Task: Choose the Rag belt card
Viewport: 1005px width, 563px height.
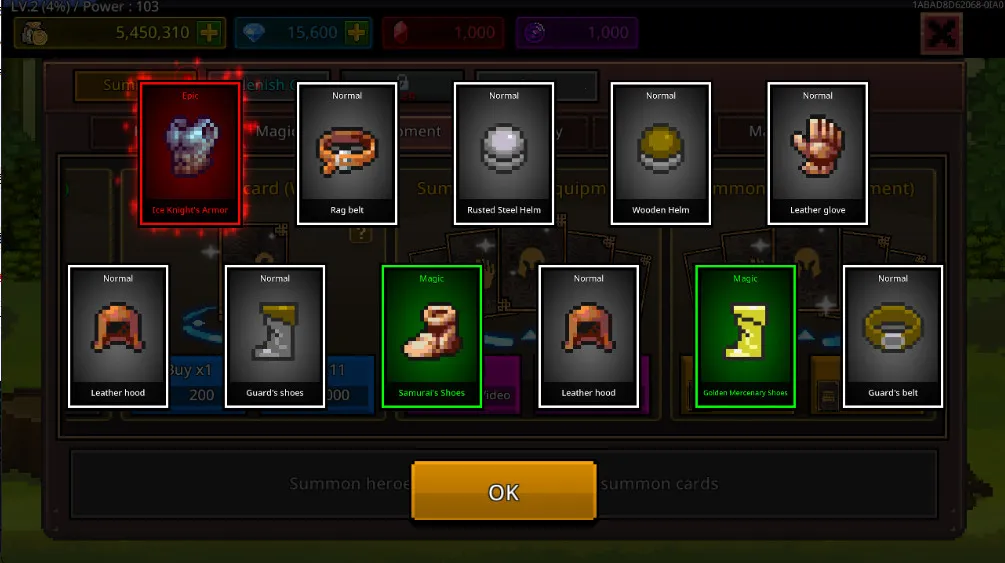Action: pos(347,154)
